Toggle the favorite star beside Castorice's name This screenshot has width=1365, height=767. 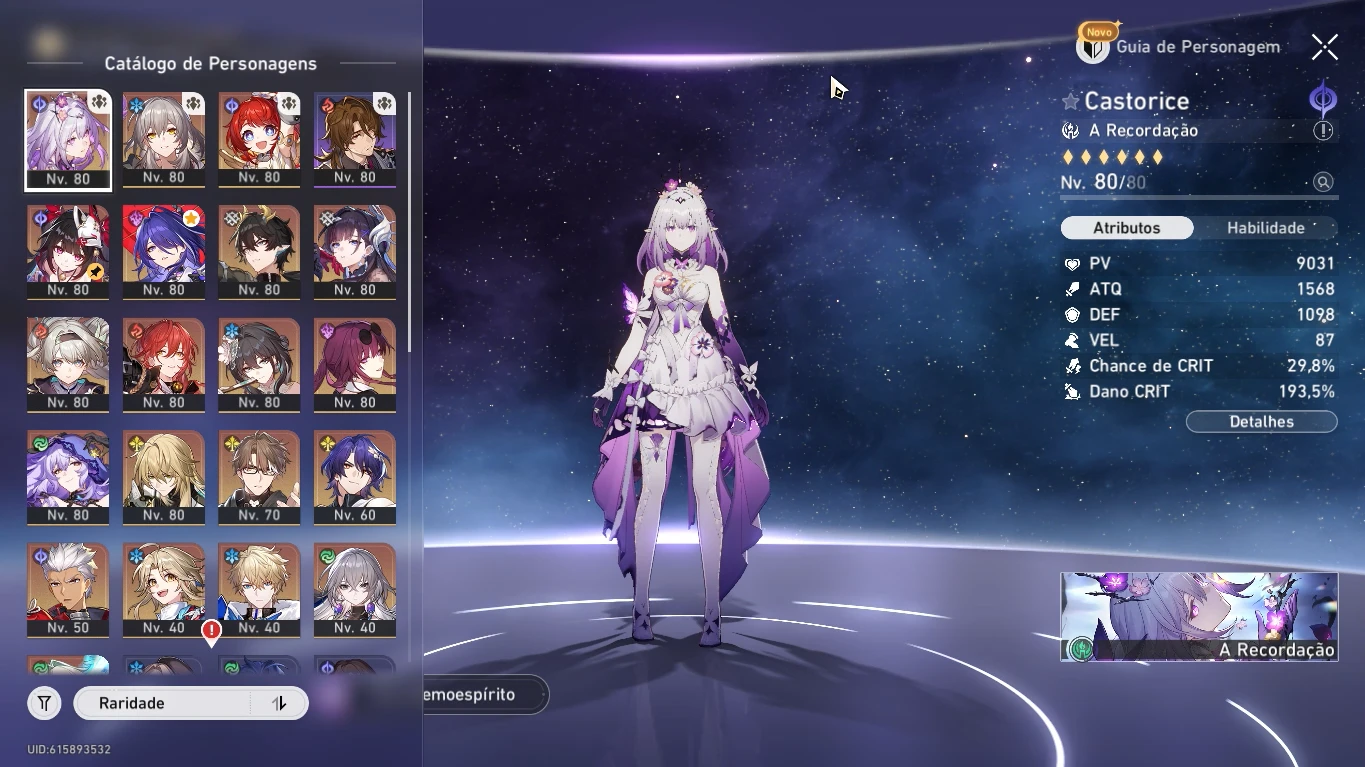click(x=1071, y=102)
